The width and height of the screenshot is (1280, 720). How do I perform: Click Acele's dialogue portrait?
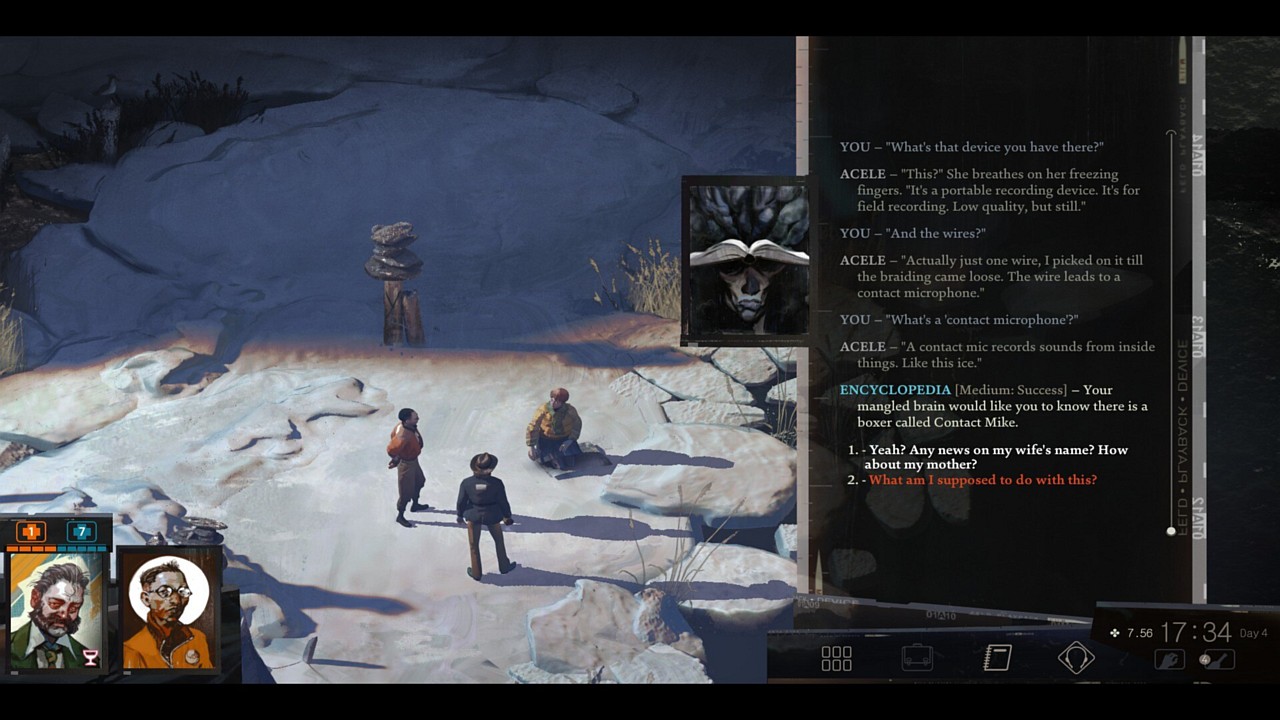pos(745,258)
